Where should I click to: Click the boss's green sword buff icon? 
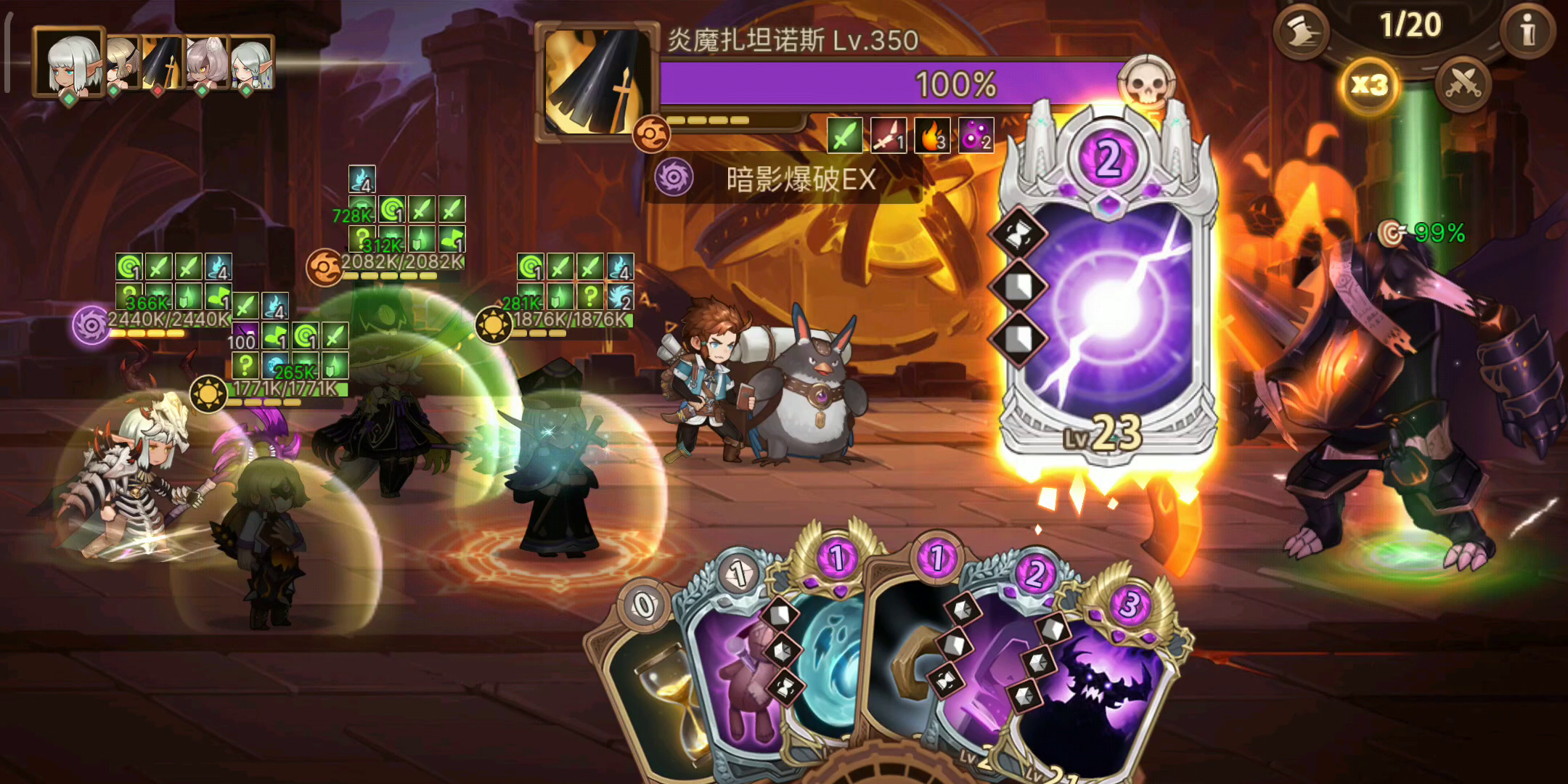(844, 135)
